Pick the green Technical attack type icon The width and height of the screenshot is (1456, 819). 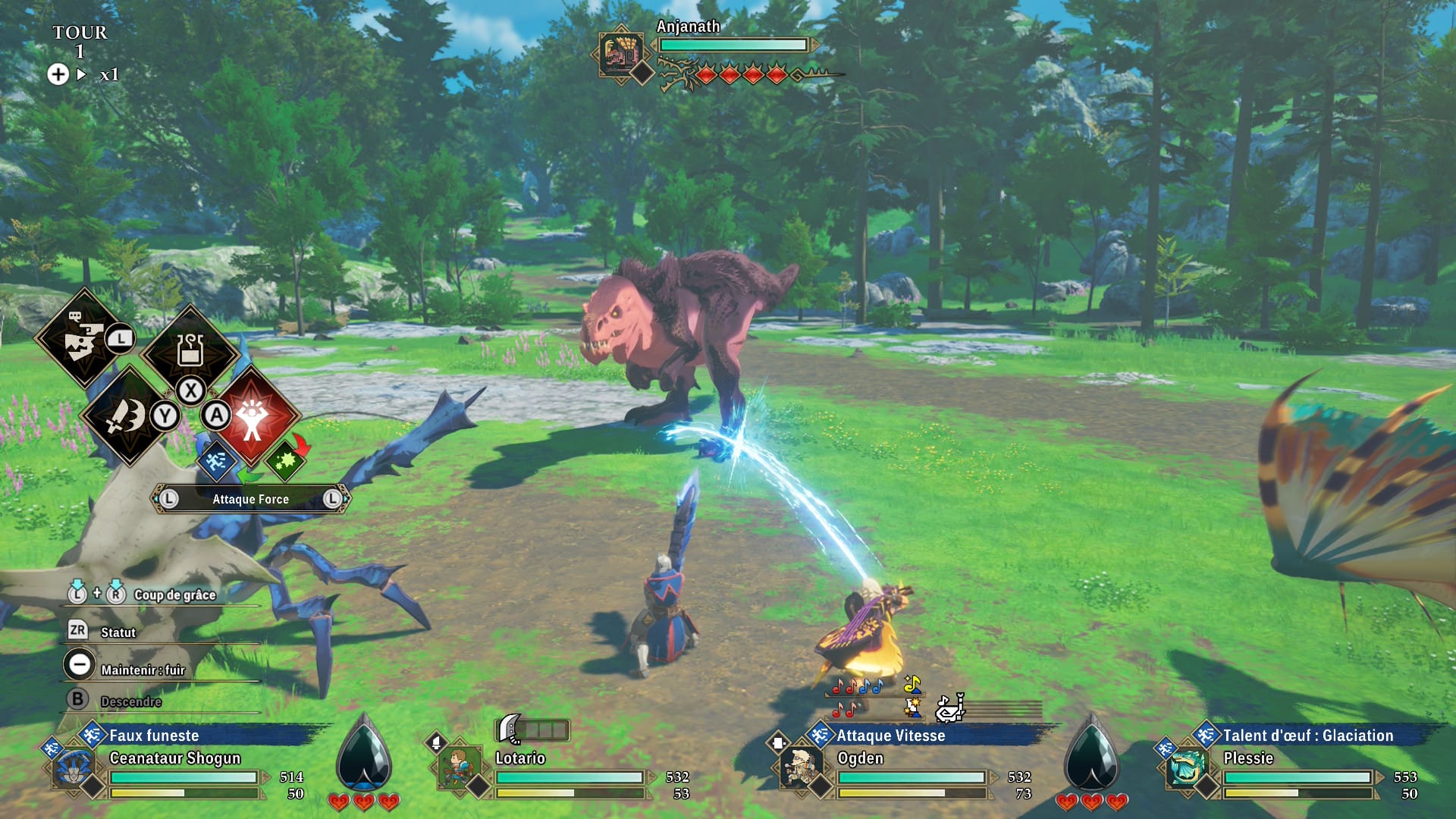(x=285, y=460)
